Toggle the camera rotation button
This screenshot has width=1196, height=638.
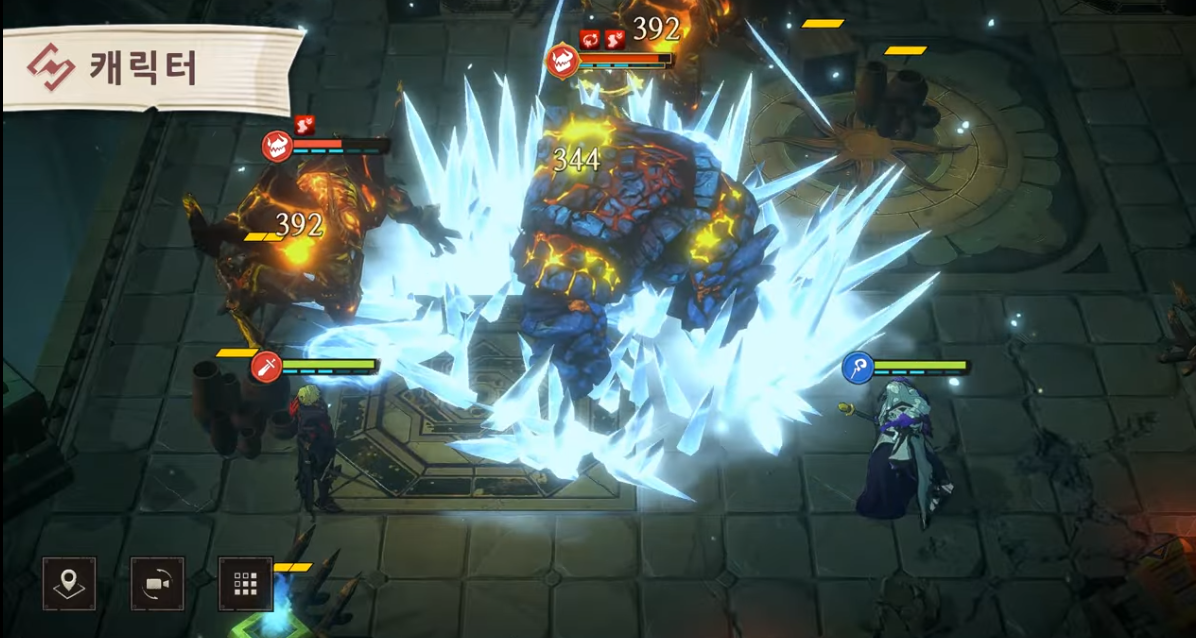pos(157,584)
